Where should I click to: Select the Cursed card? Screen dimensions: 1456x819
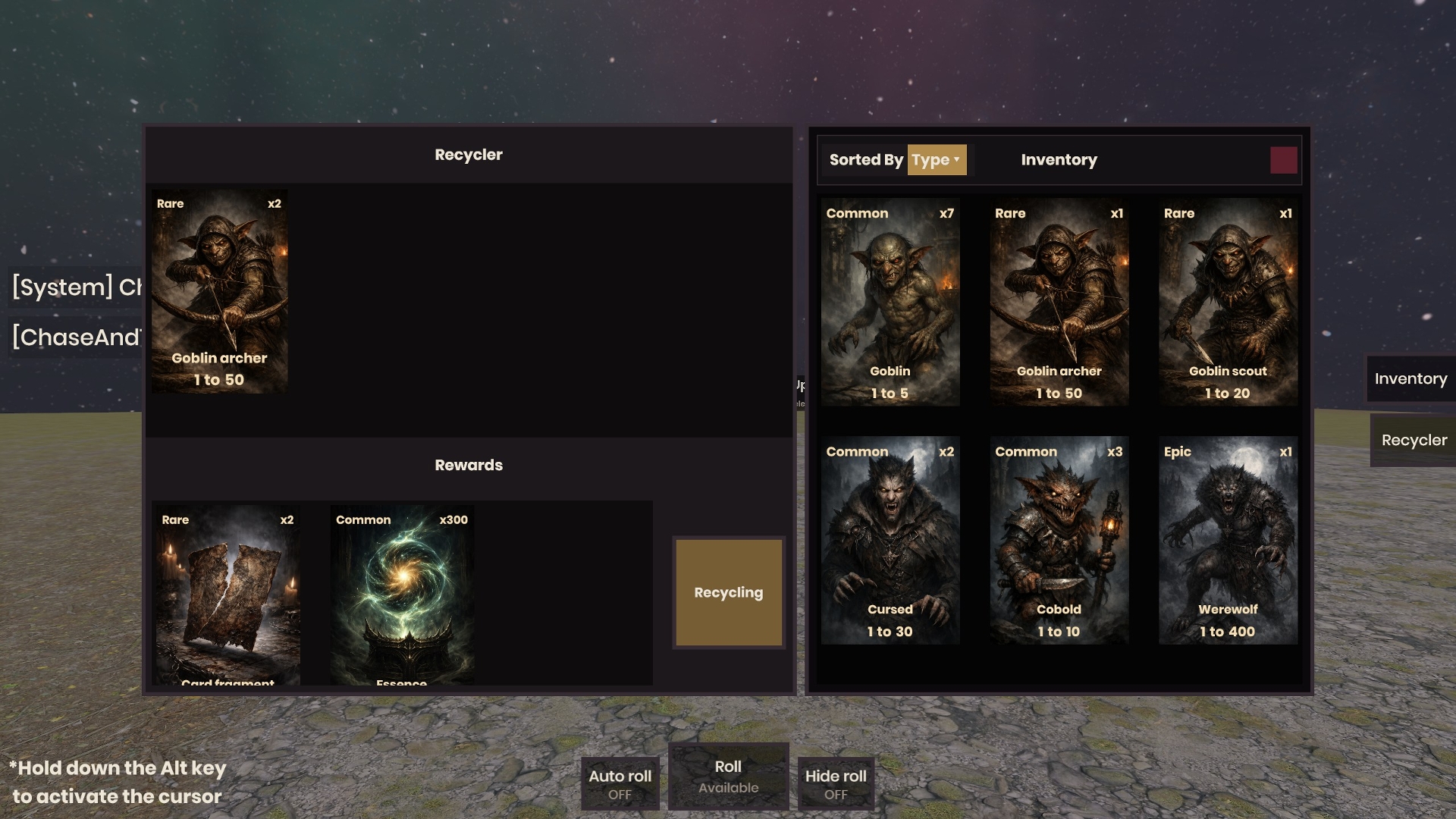(x=890, y=540)
